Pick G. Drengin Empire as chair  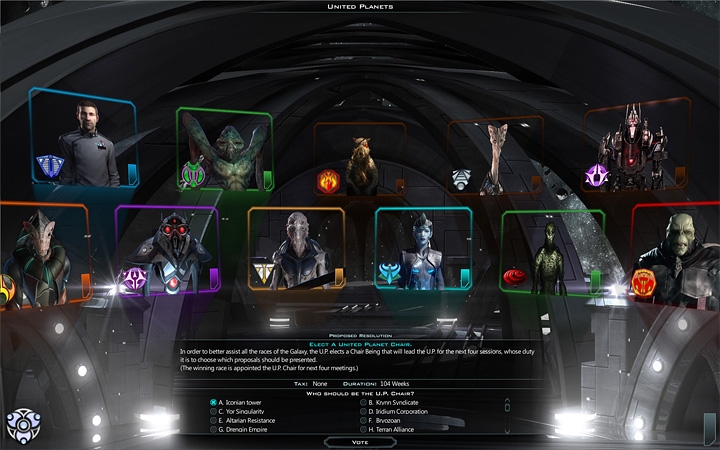pos(214,430)
